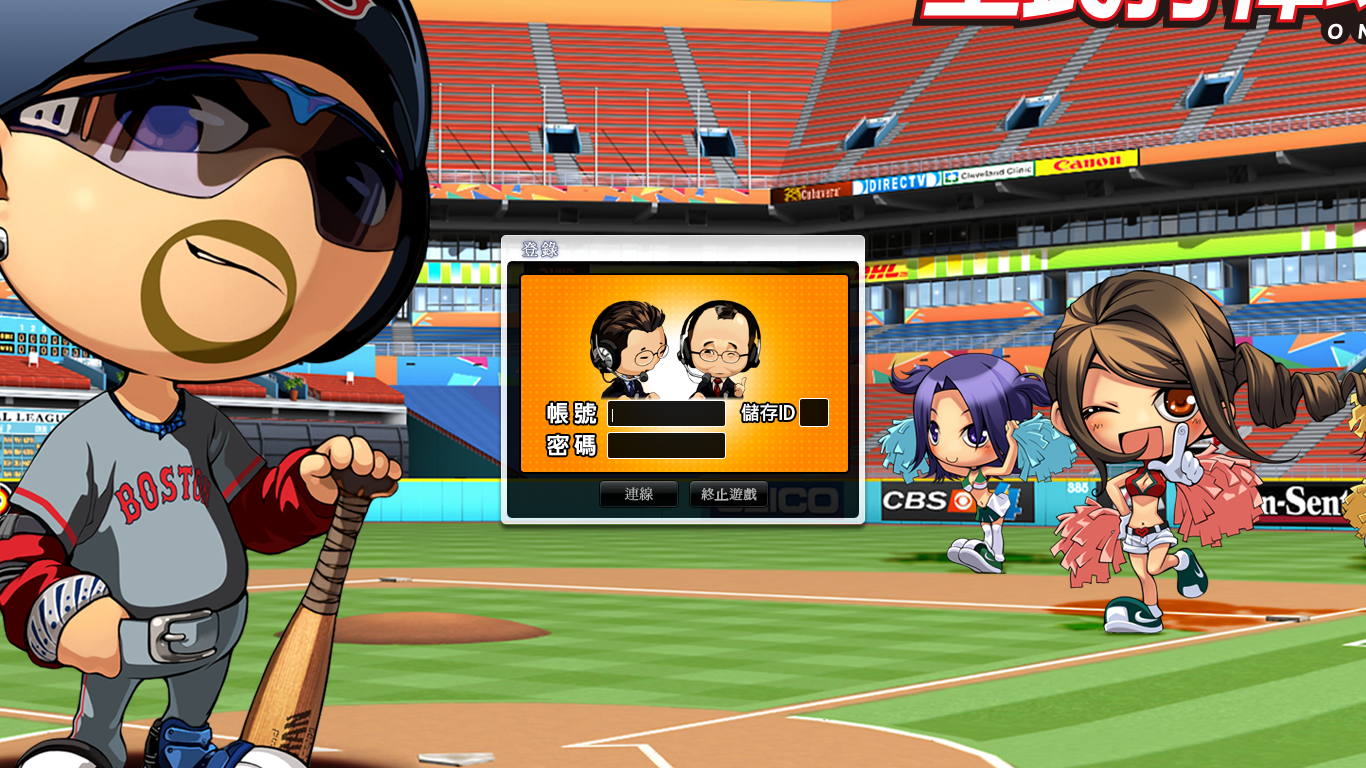The height and width of the screenshot is (768, 1366).
Task: Connect using the 連線 button
Action: pyautogui.click(x=638, y=494)
